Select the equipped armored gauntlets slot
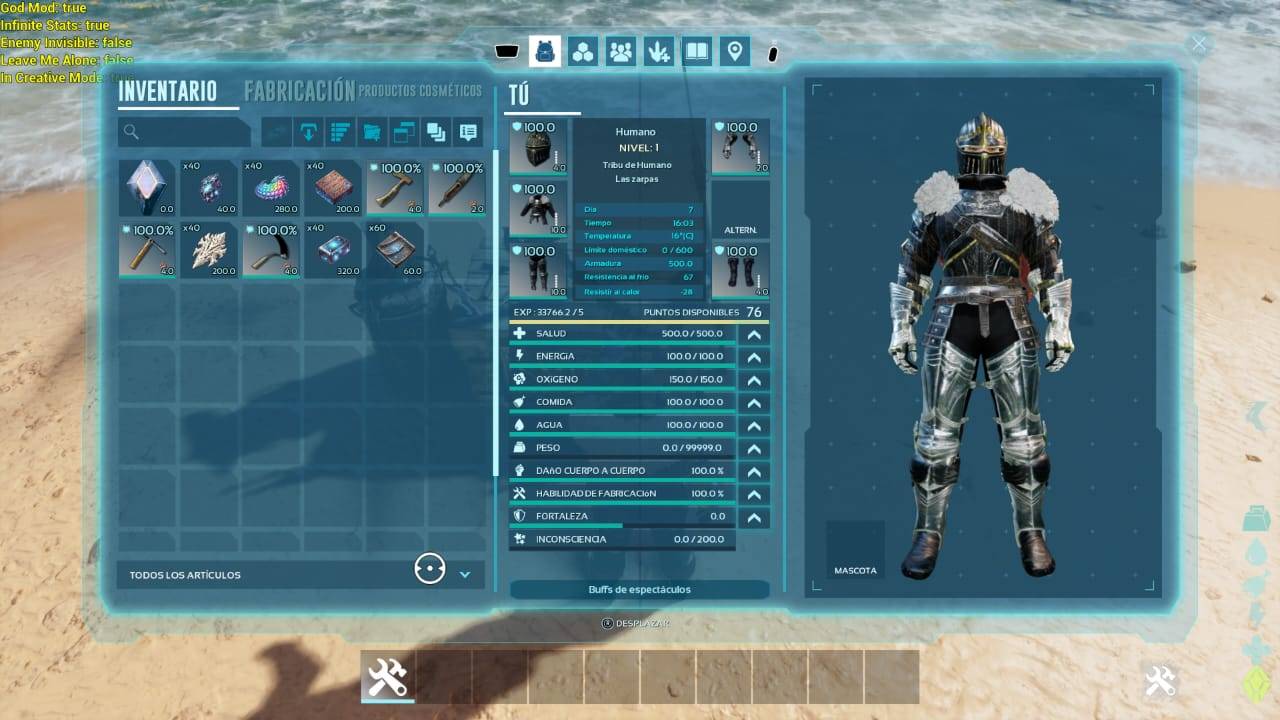The width and height of the screenshot is (1280, 720). coord(740,147)
